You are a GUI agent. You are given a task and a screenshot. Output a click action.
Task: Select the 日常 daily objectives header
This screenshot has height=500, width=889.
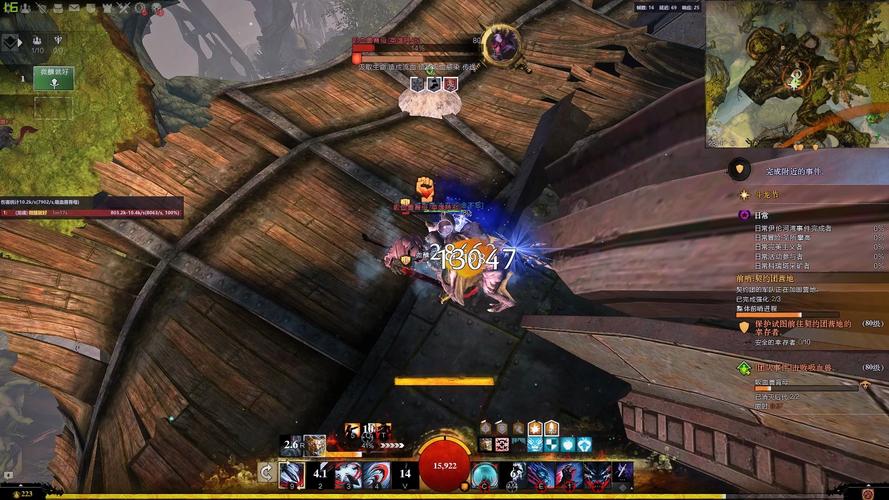pyautogui.click(x=762, y=215)
